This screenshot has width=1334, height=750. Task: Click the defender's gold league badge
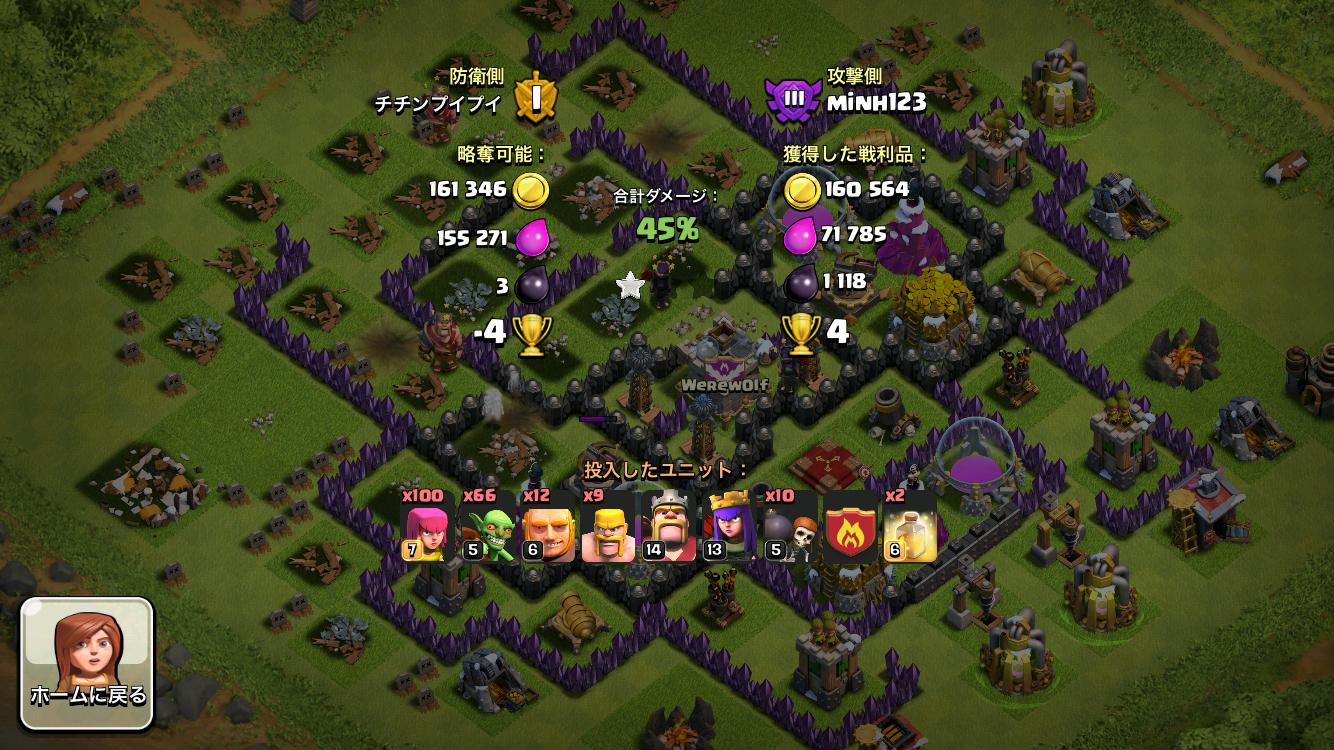pyautogui.click(x=535, y=98)
